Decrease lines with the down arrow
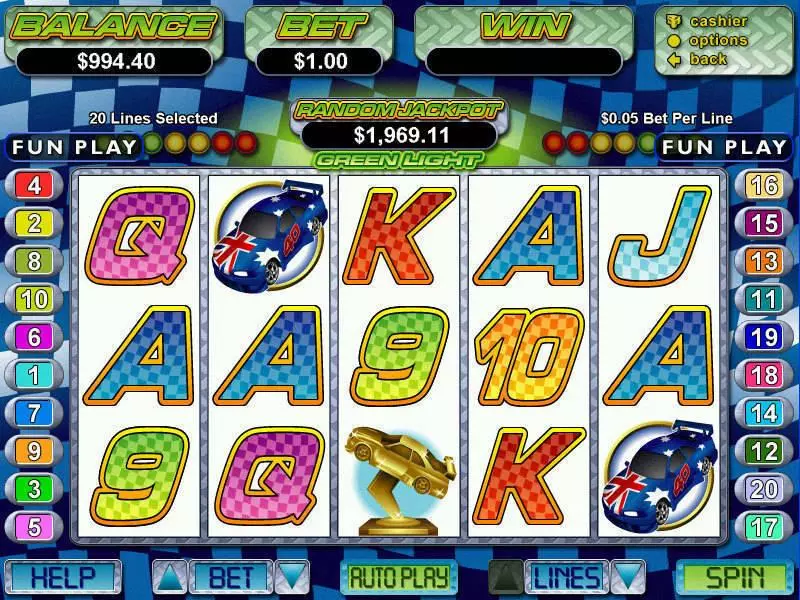 pos(626,577)
